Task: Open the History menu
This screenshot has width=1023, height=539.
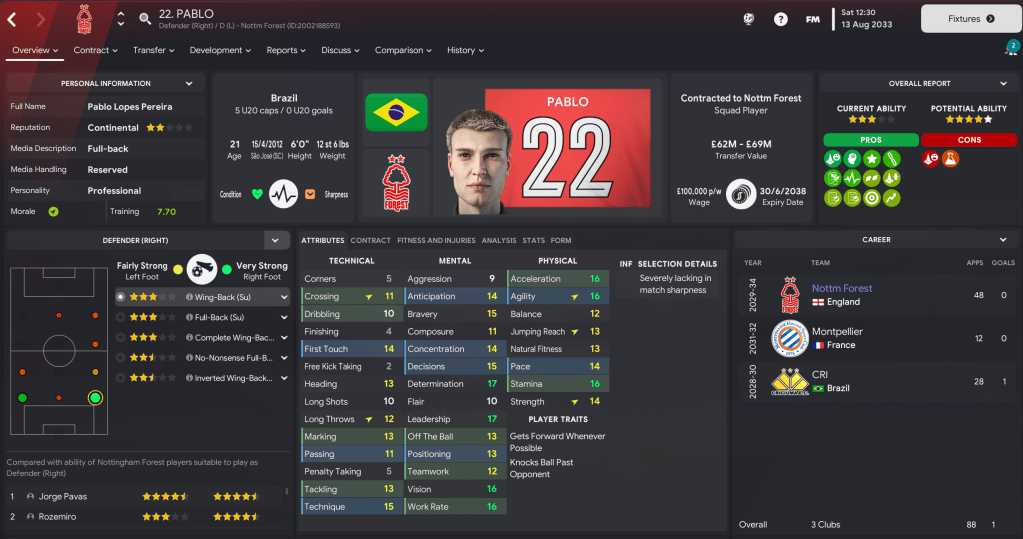Action: 466,50
